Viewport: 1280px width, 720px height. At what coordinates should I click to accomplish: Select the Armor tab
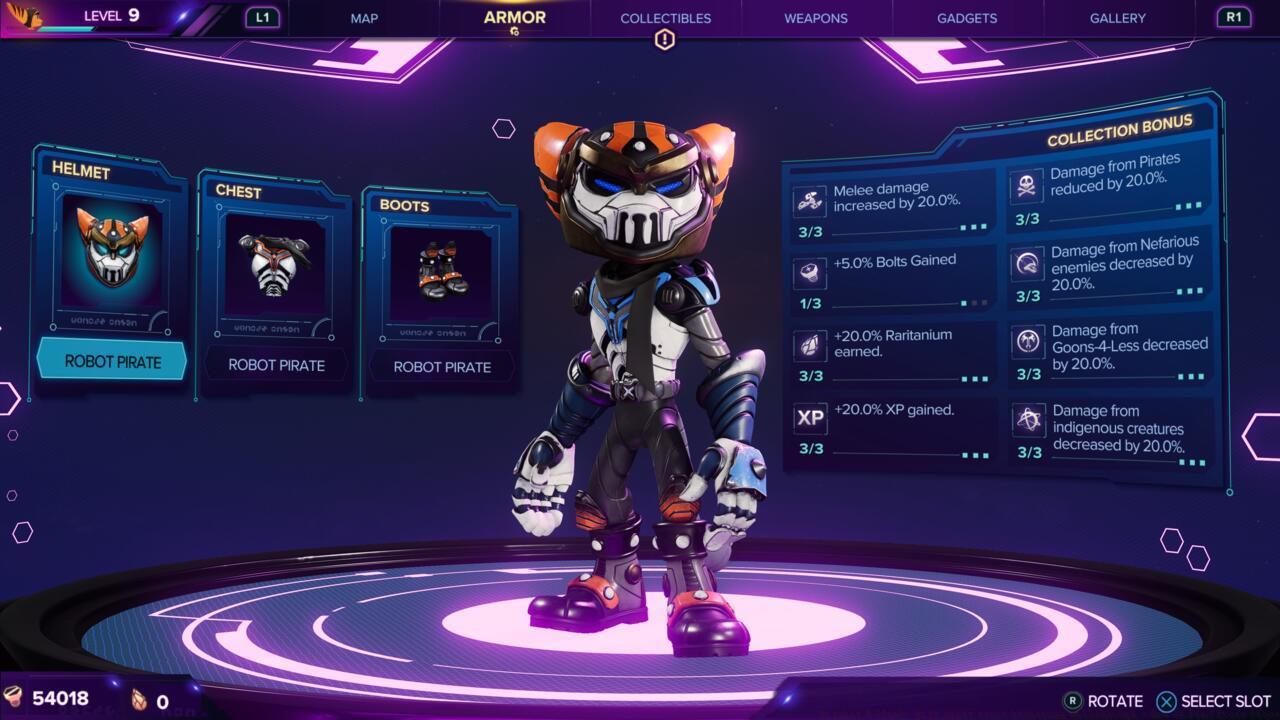[514, 18]
